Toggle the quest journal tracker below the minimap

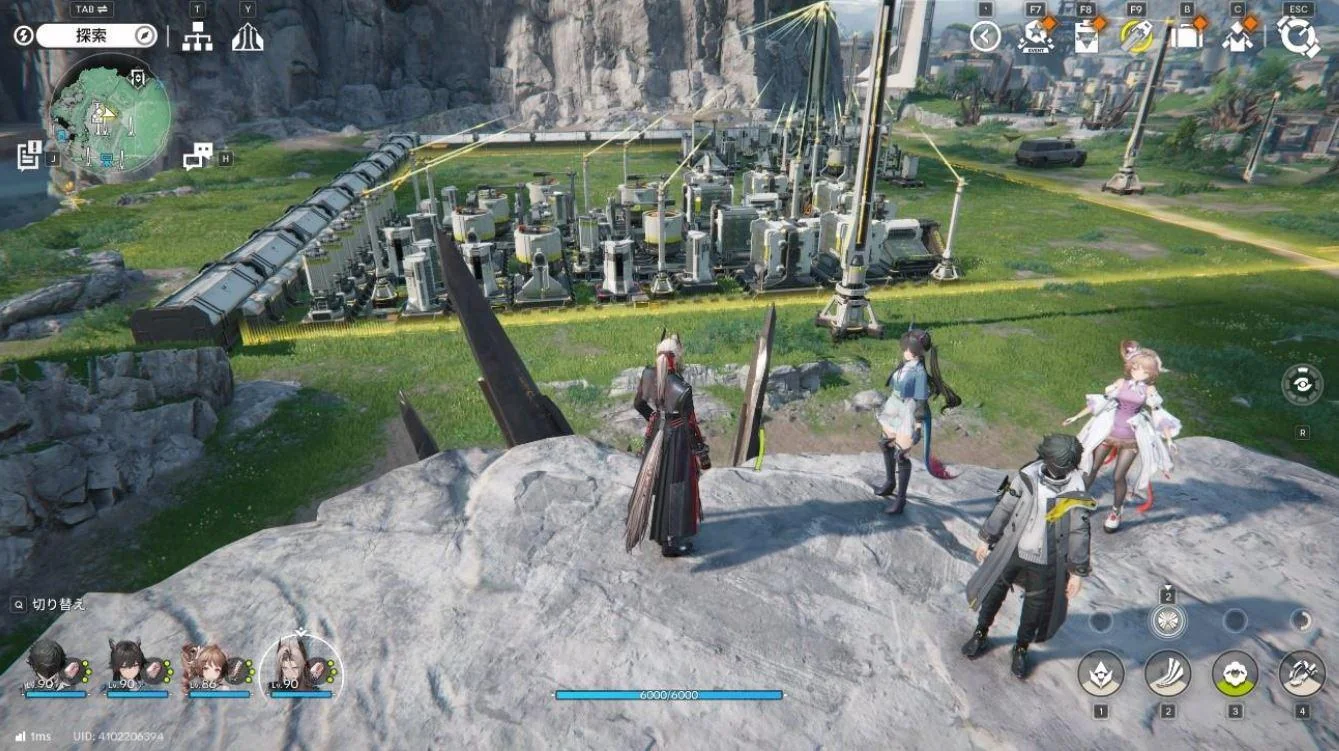click(x=28, y=156)
